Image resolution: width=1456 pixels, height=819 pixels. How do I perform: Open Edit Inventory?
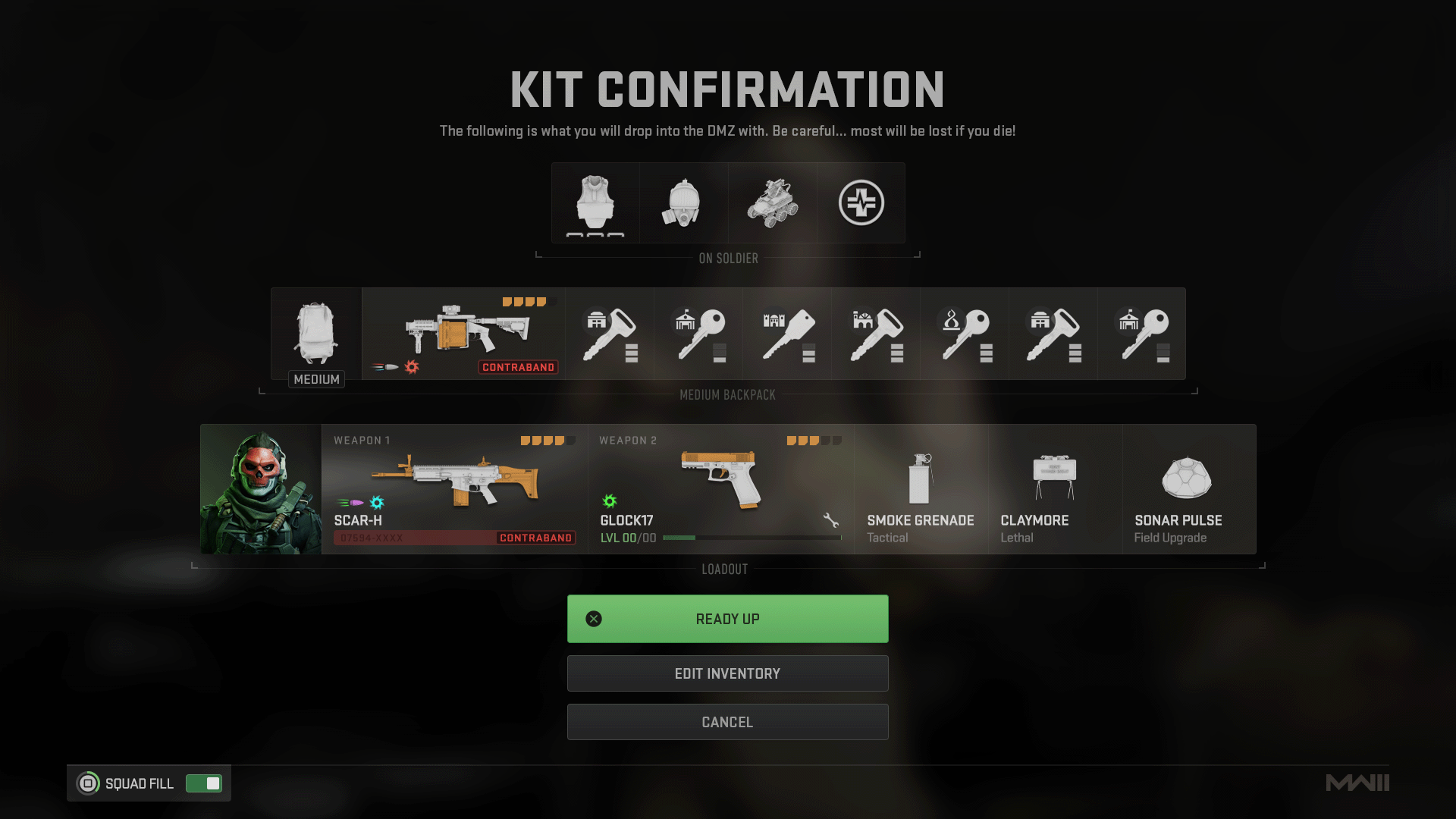pos(727,673)
